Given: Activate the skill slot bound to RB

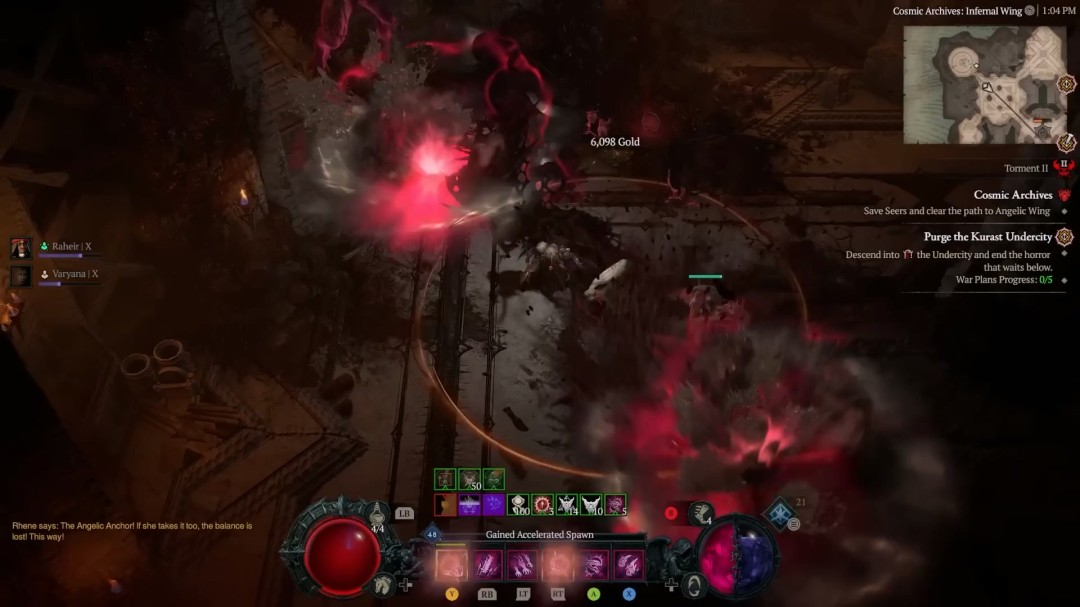Looking at the screenshot, I should click(x=487, y=566).
